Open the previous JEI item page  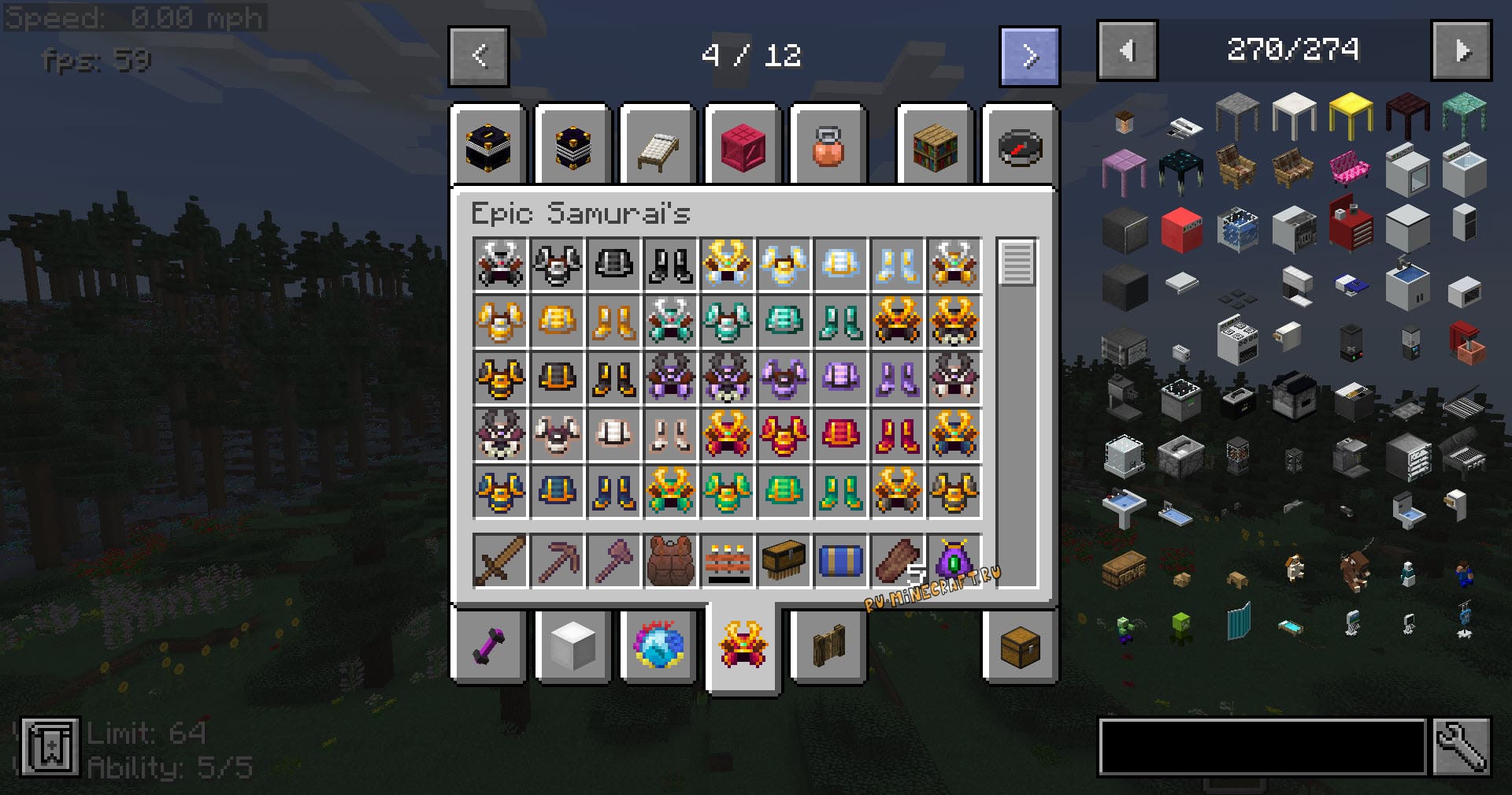point(1127,51)
